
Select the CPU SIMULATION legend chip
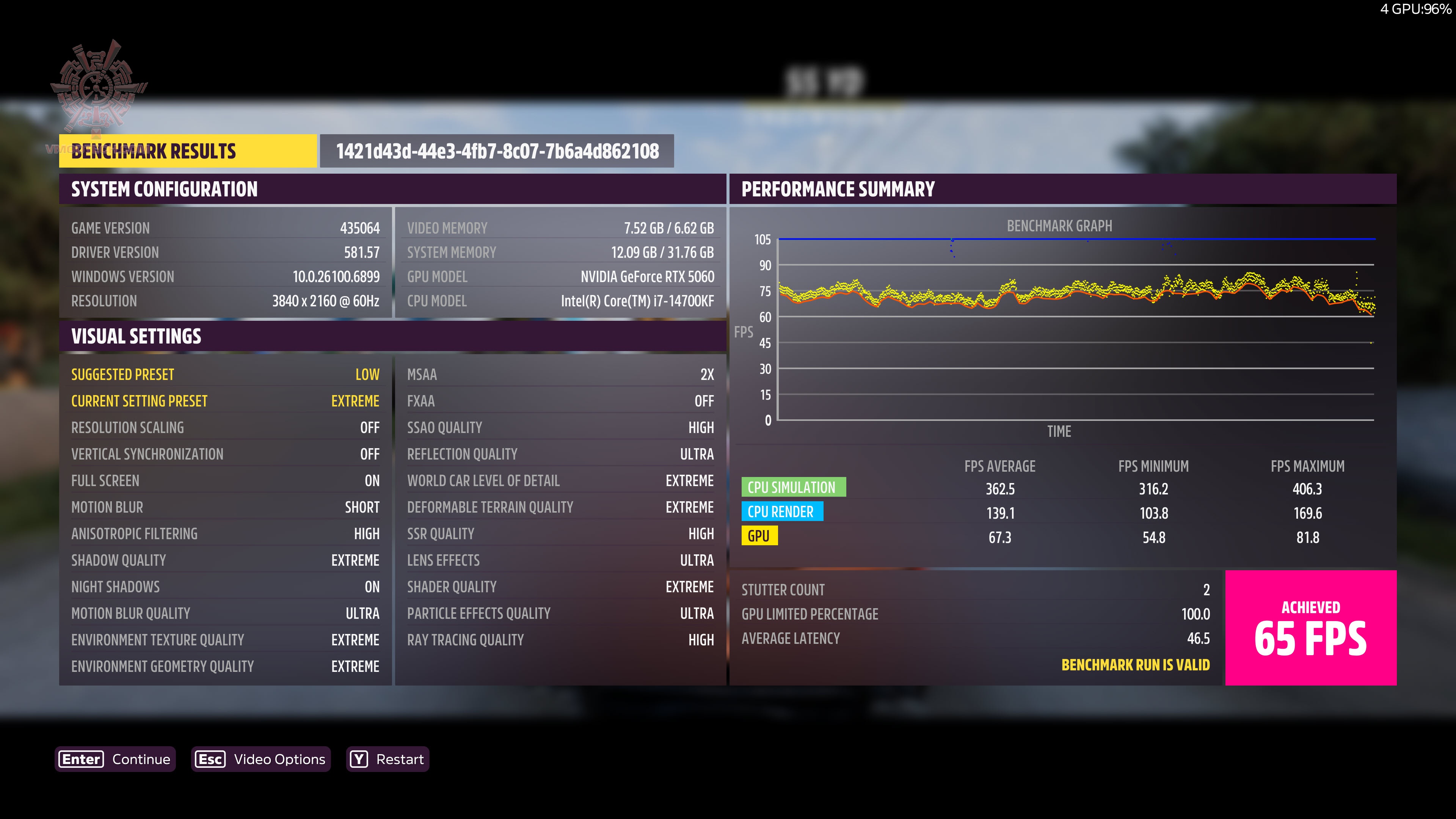tap(794, 487)
